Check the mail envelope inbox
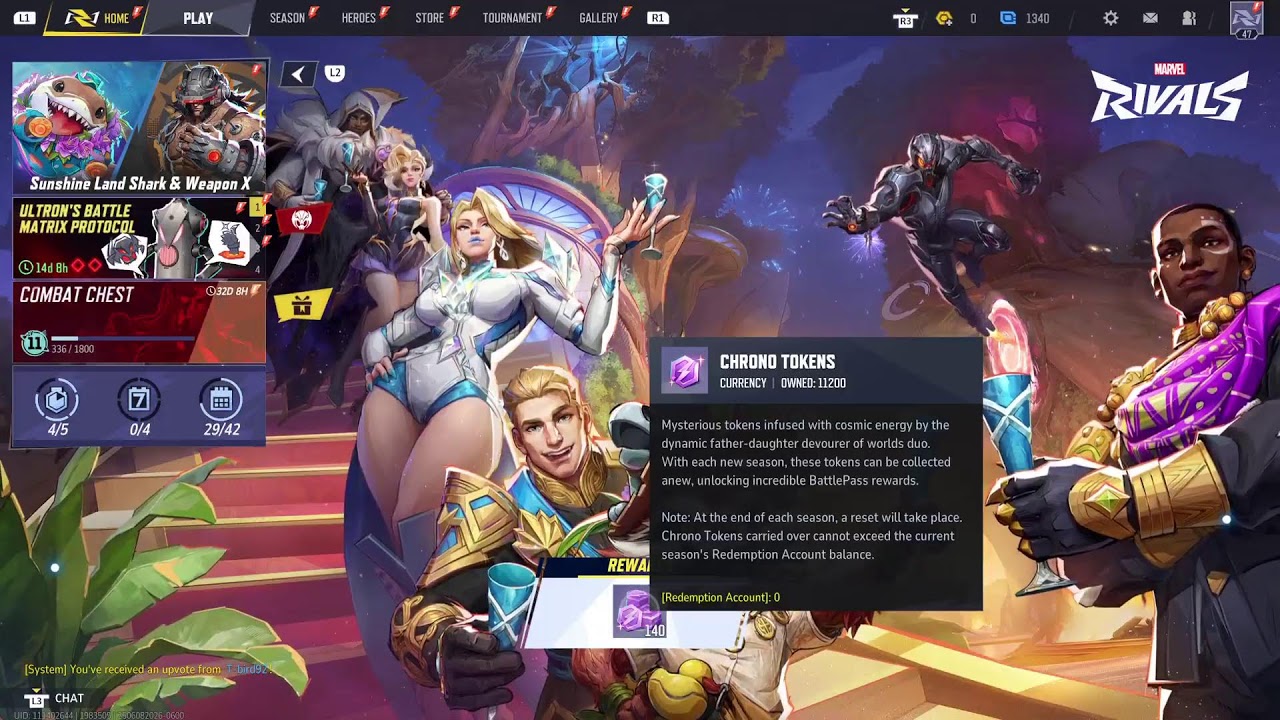The width and height of the screenshot is (1280, 720). [1150, 18]
